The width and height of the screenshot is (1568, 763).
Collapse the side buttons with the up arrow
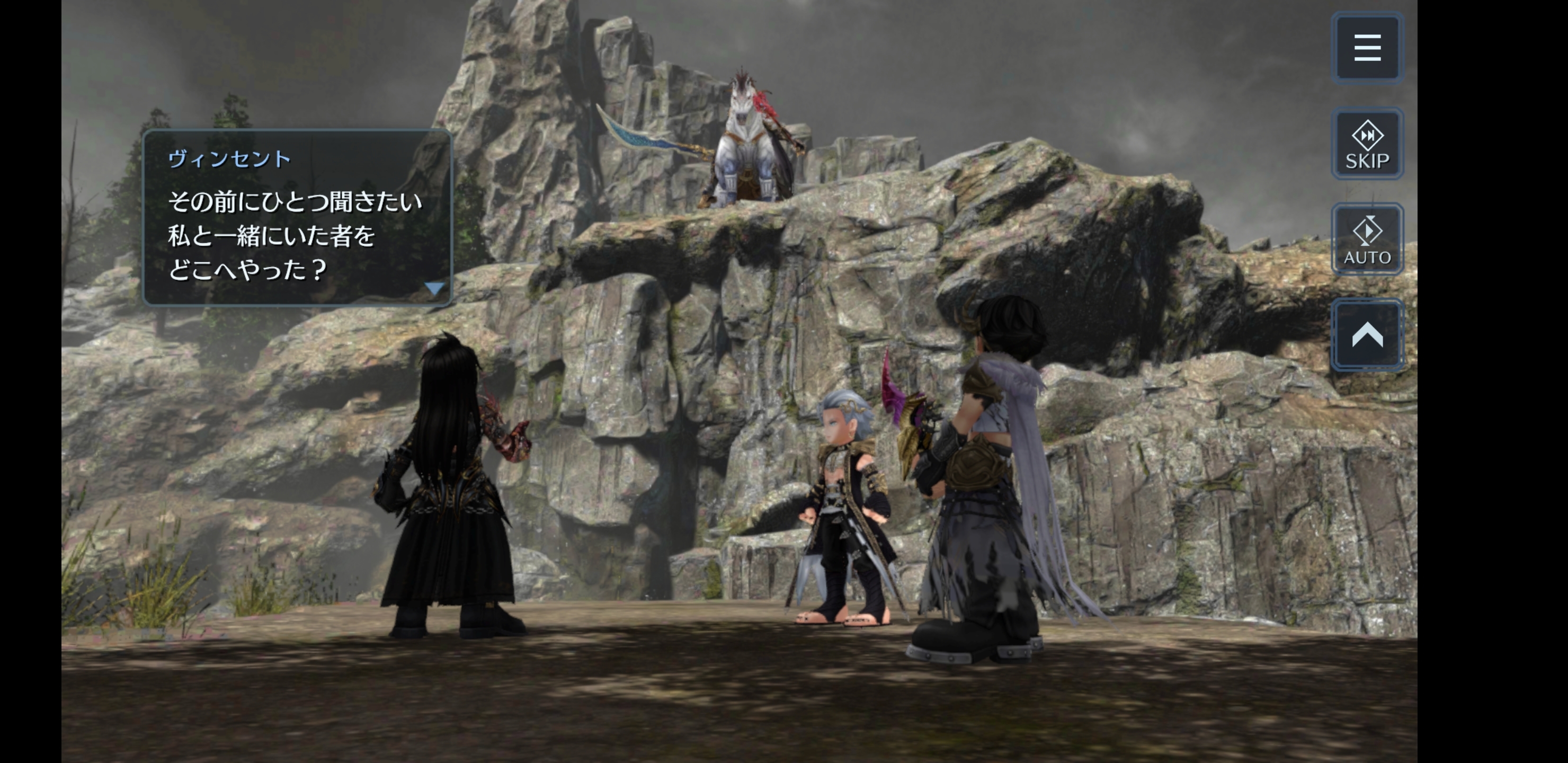pyautogui.click(x=1367, y=335)
